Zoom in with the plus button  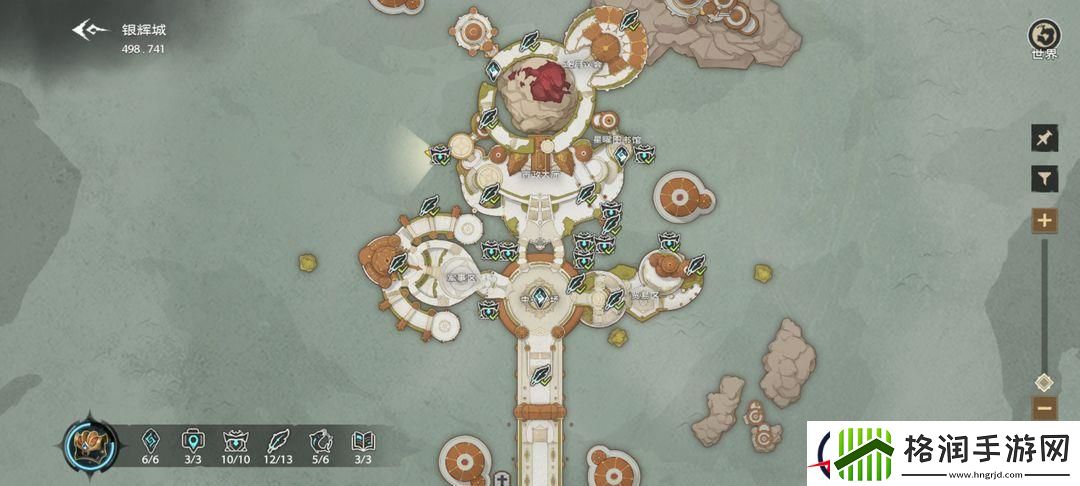point(1044,220)
